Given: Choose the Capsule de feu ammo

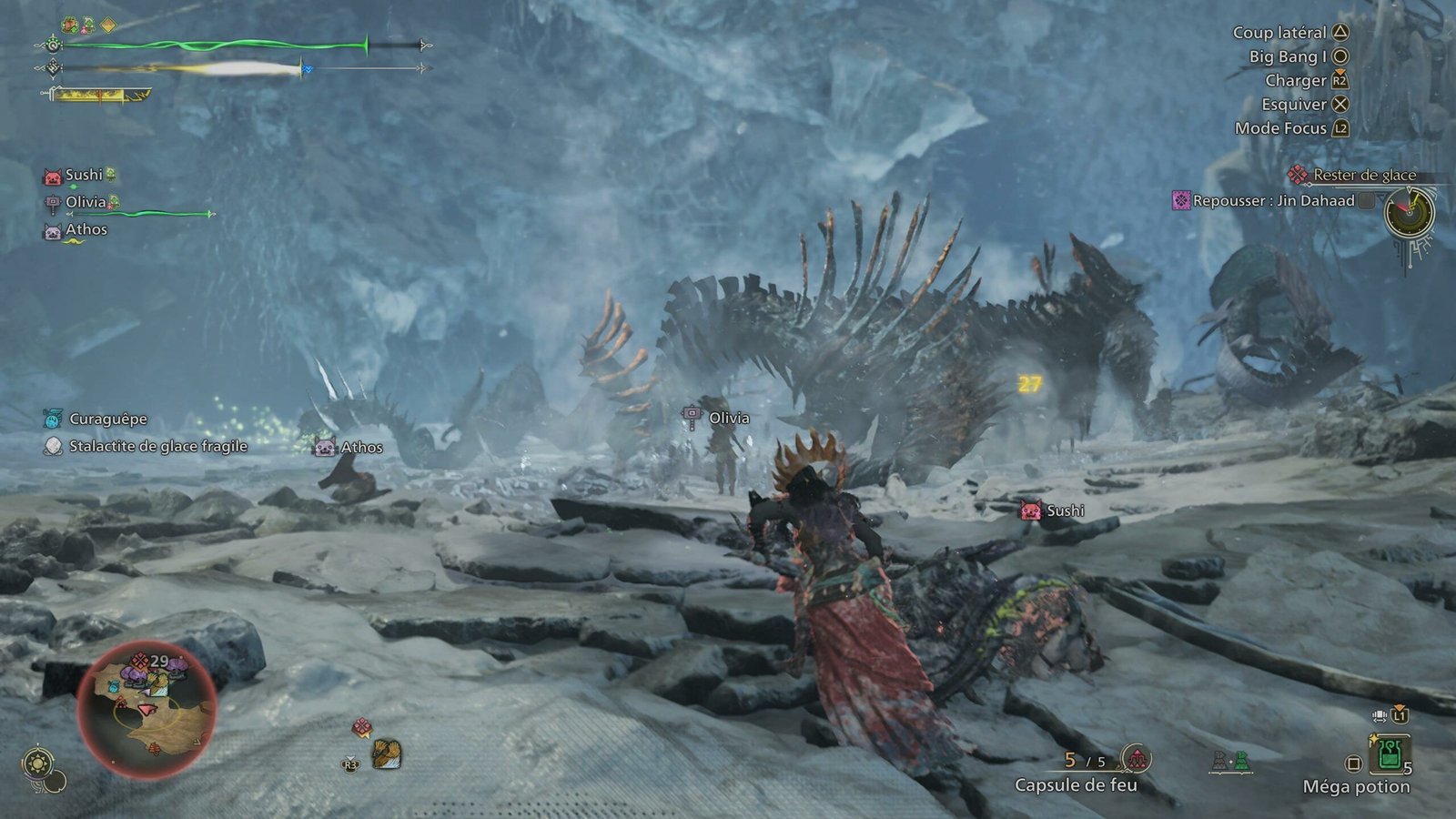Looking at the screenshot, I should click(1076, 784).
